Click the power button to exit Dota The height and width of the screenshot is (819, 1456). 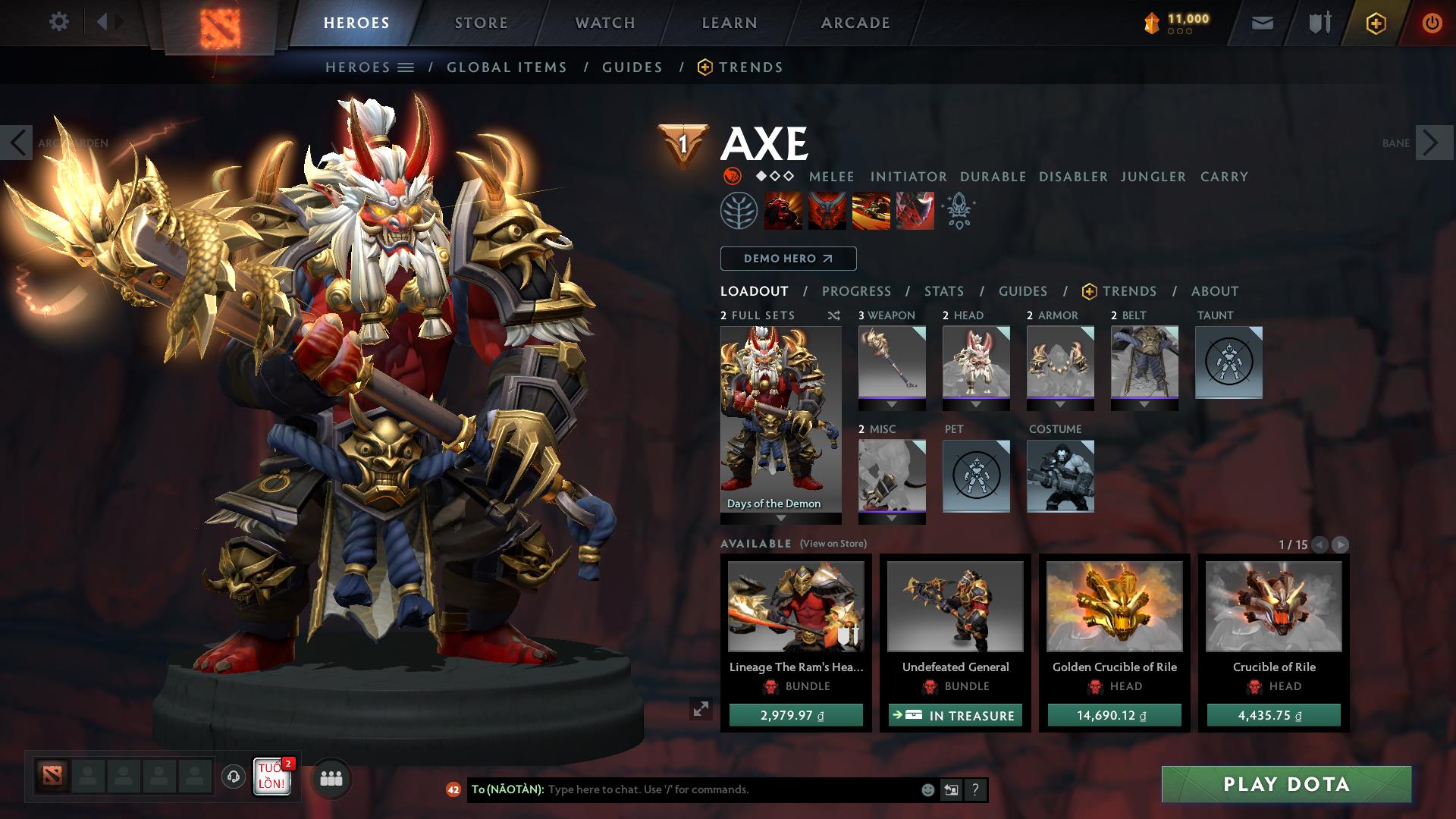tap(1432, 22)
